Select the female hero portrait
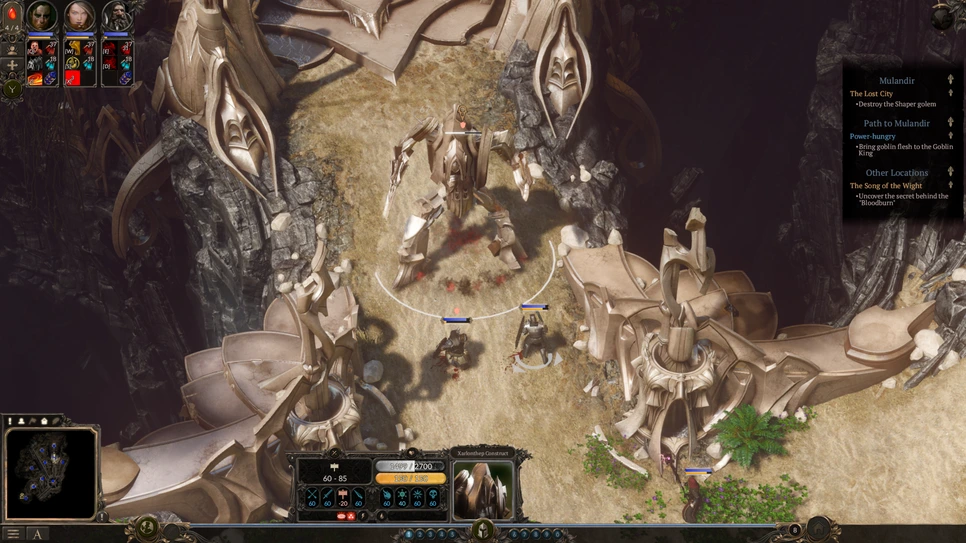Image resolution: width=966 pixels, height=543 pixels. pos(79,17)
